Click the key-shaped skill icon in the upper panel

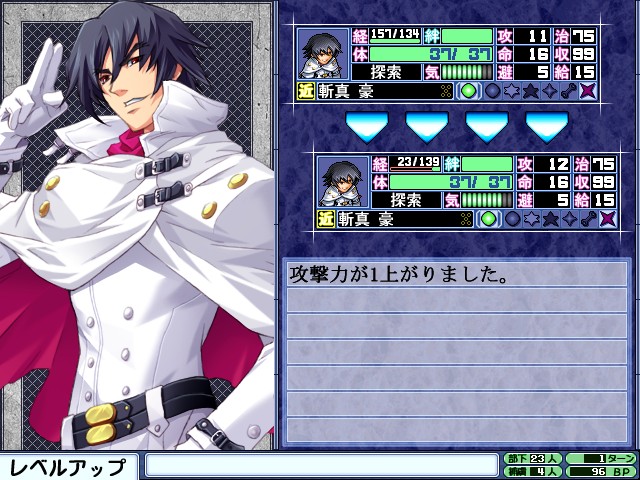point(568,91)
